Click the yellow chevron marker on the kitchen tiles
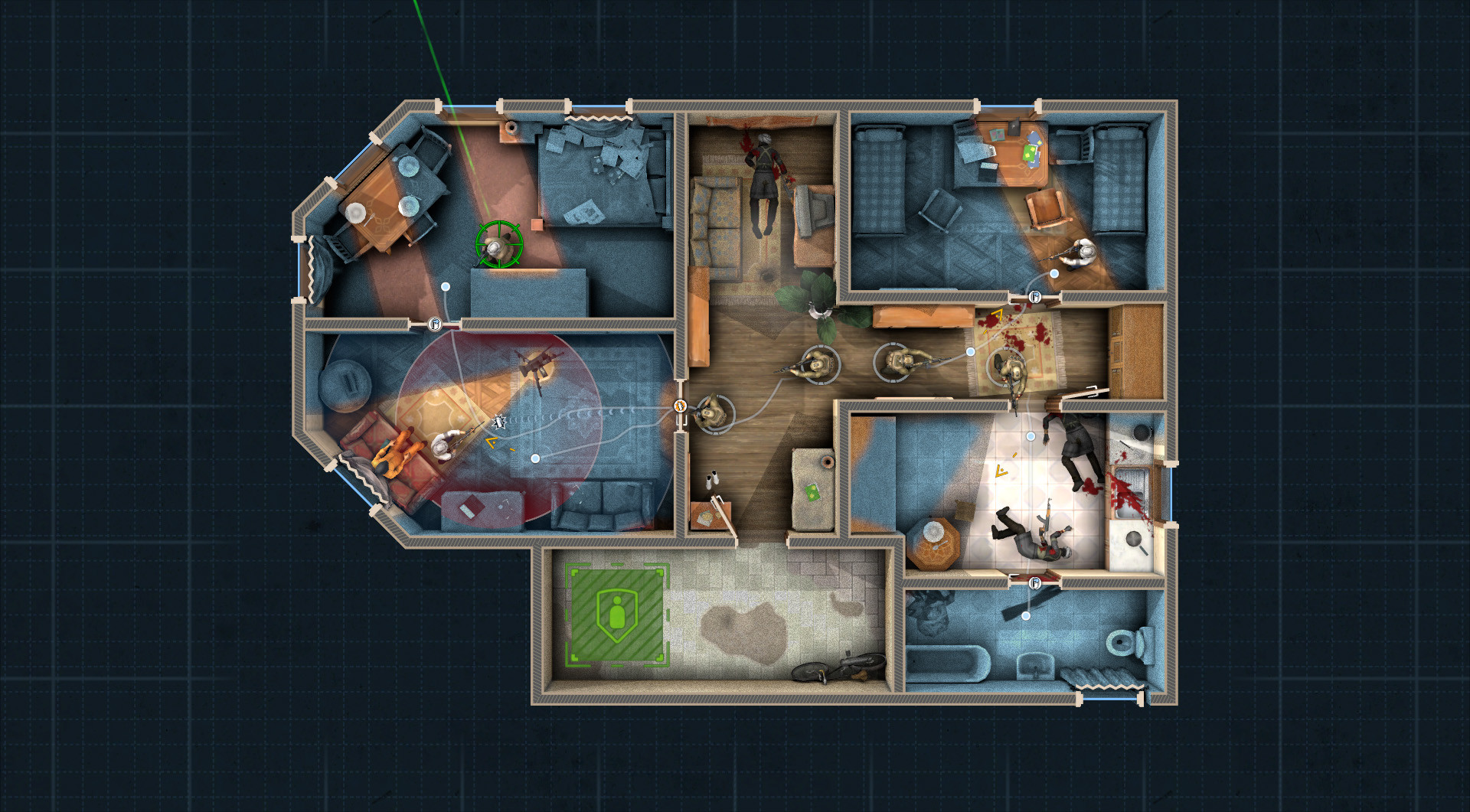 click(x=1001, y=470)
